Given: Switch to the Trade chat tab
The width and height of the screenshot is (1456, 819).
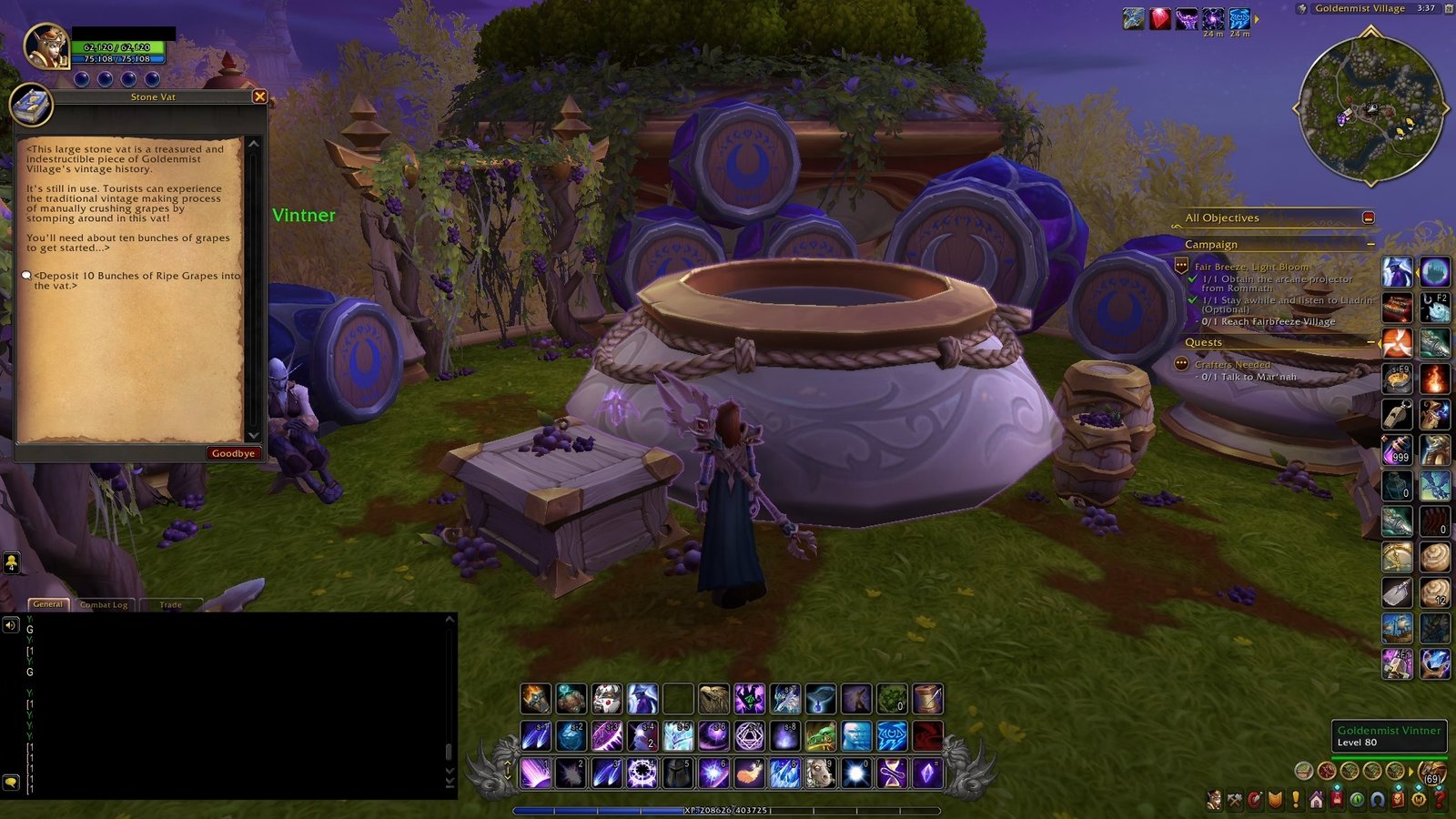Looking at the screenshot, I should point(170,604).
